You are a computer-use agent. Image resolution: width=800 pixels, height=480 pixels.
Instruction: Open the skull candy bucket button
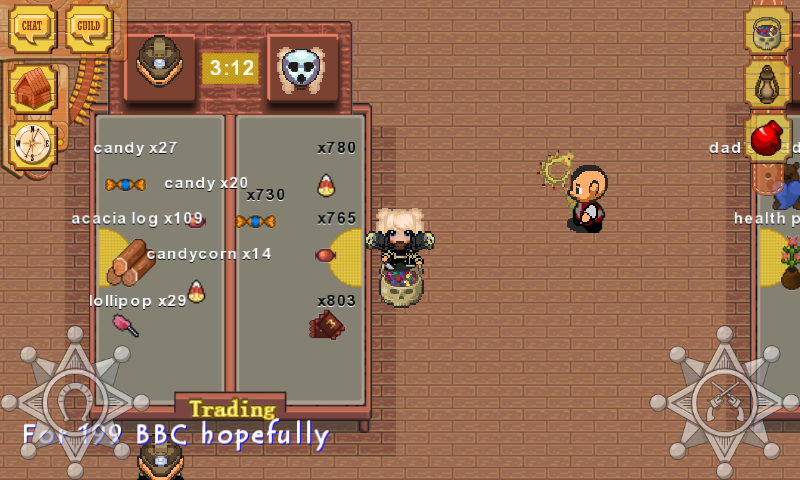tap(767, 30)
